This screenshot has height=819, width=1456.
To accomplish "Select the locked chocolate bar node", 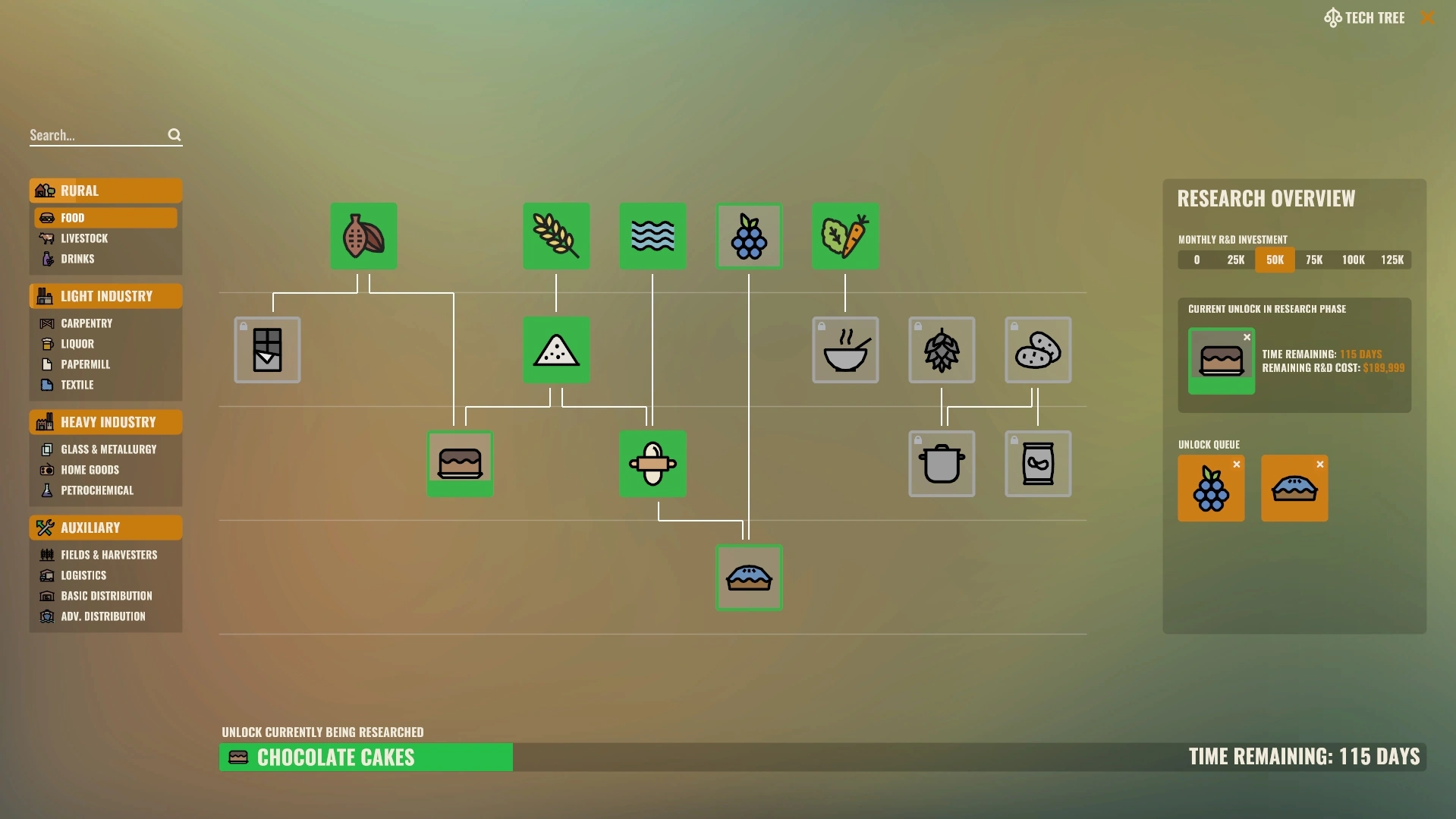I will click(x=267, y=350).
